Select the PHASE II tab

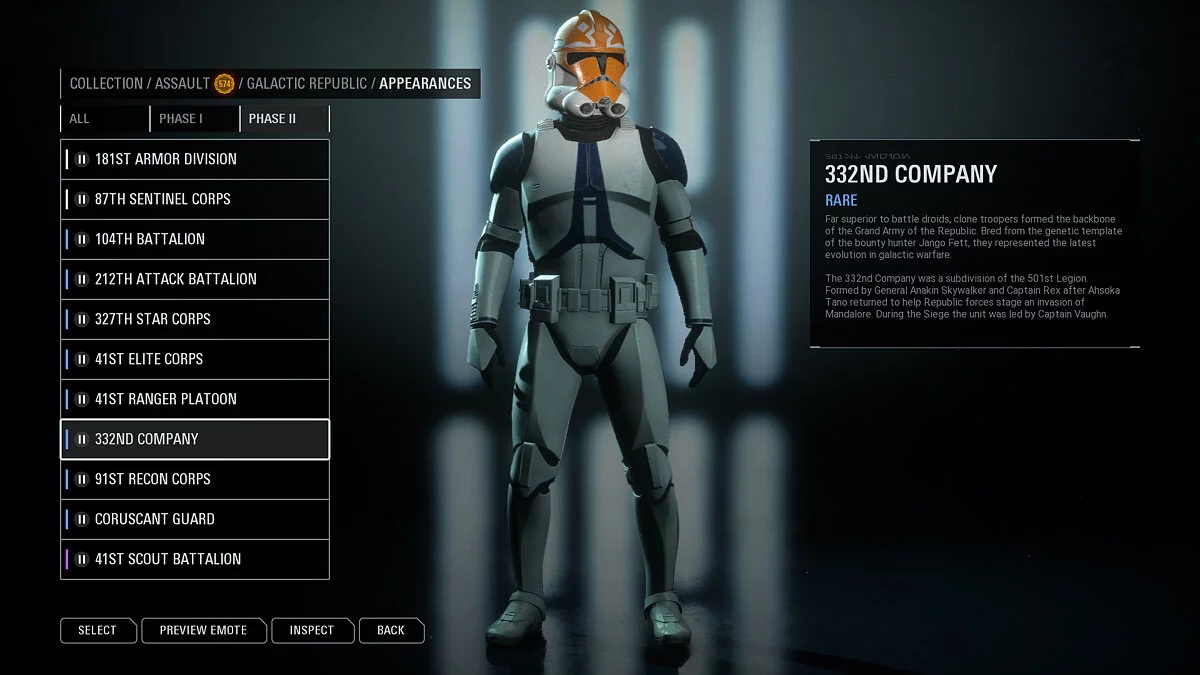point(284,119)
